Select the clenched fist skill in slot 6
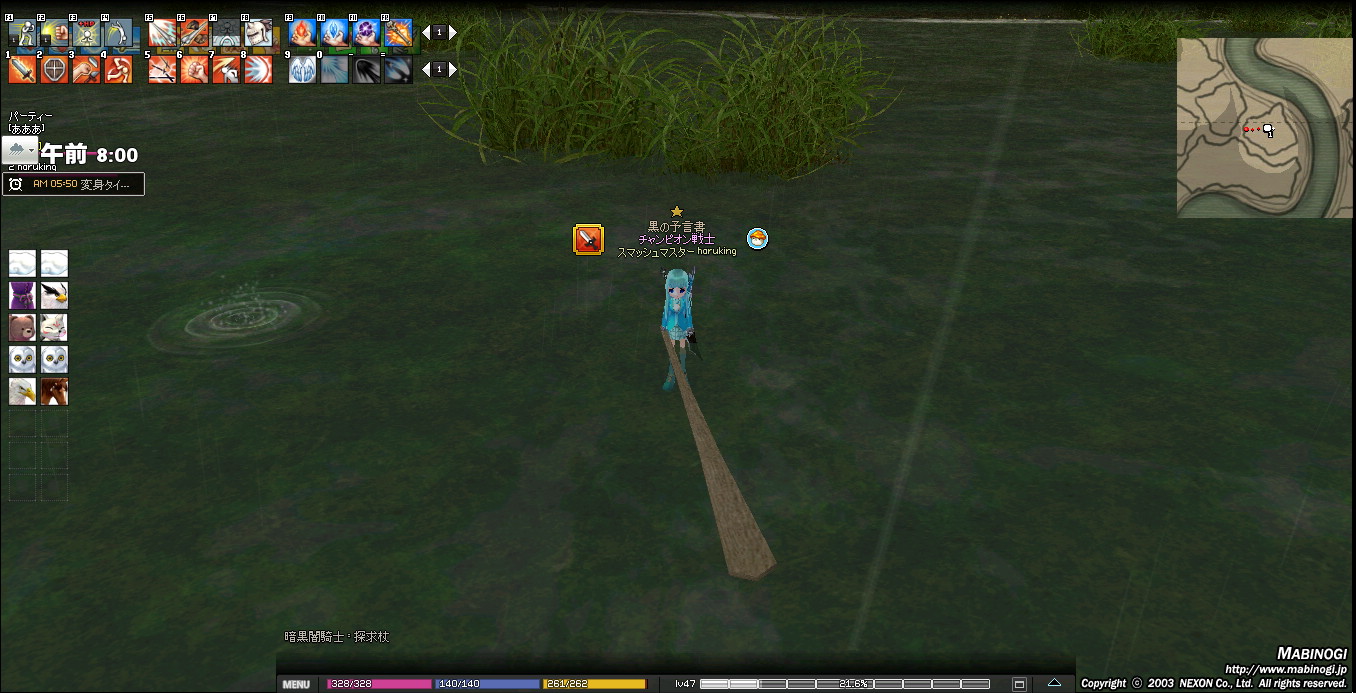 194,69
